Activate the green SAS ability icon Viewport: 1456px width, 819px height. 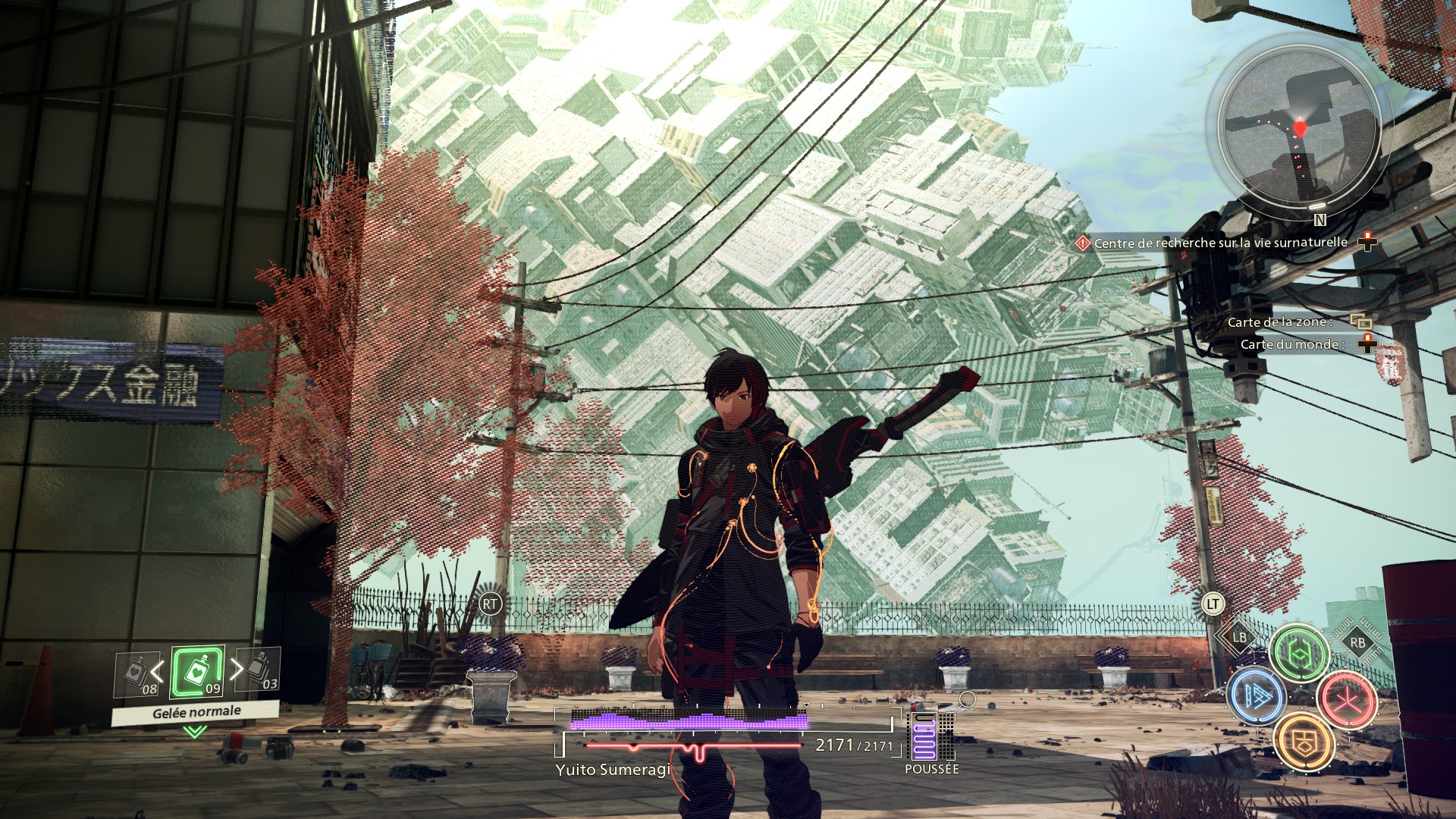pyautogui.click(x=1299, y=653)
